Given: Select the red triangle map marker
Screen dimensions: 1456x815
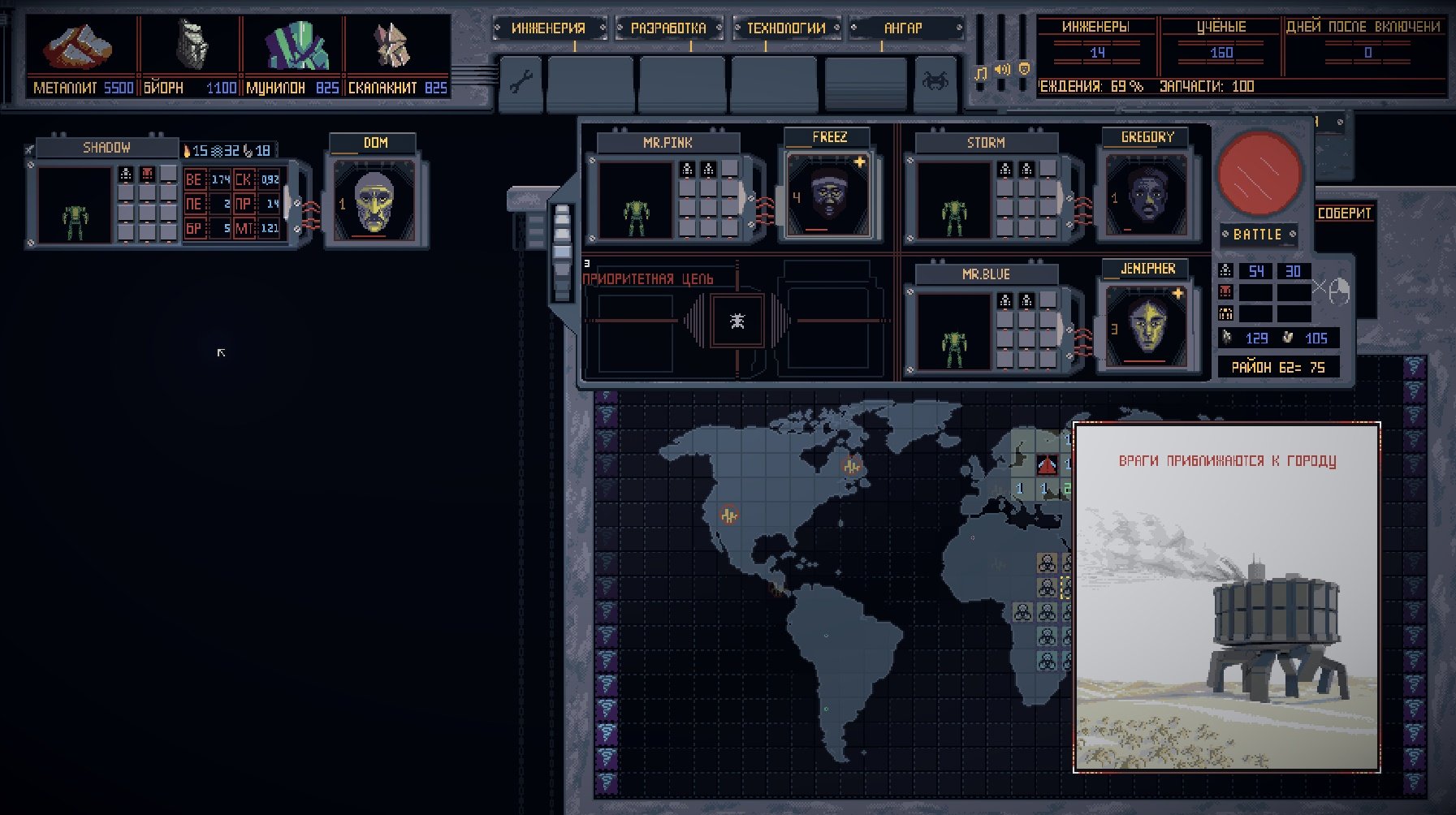Looking at the screenshot, I should (x=1047, y=466).
